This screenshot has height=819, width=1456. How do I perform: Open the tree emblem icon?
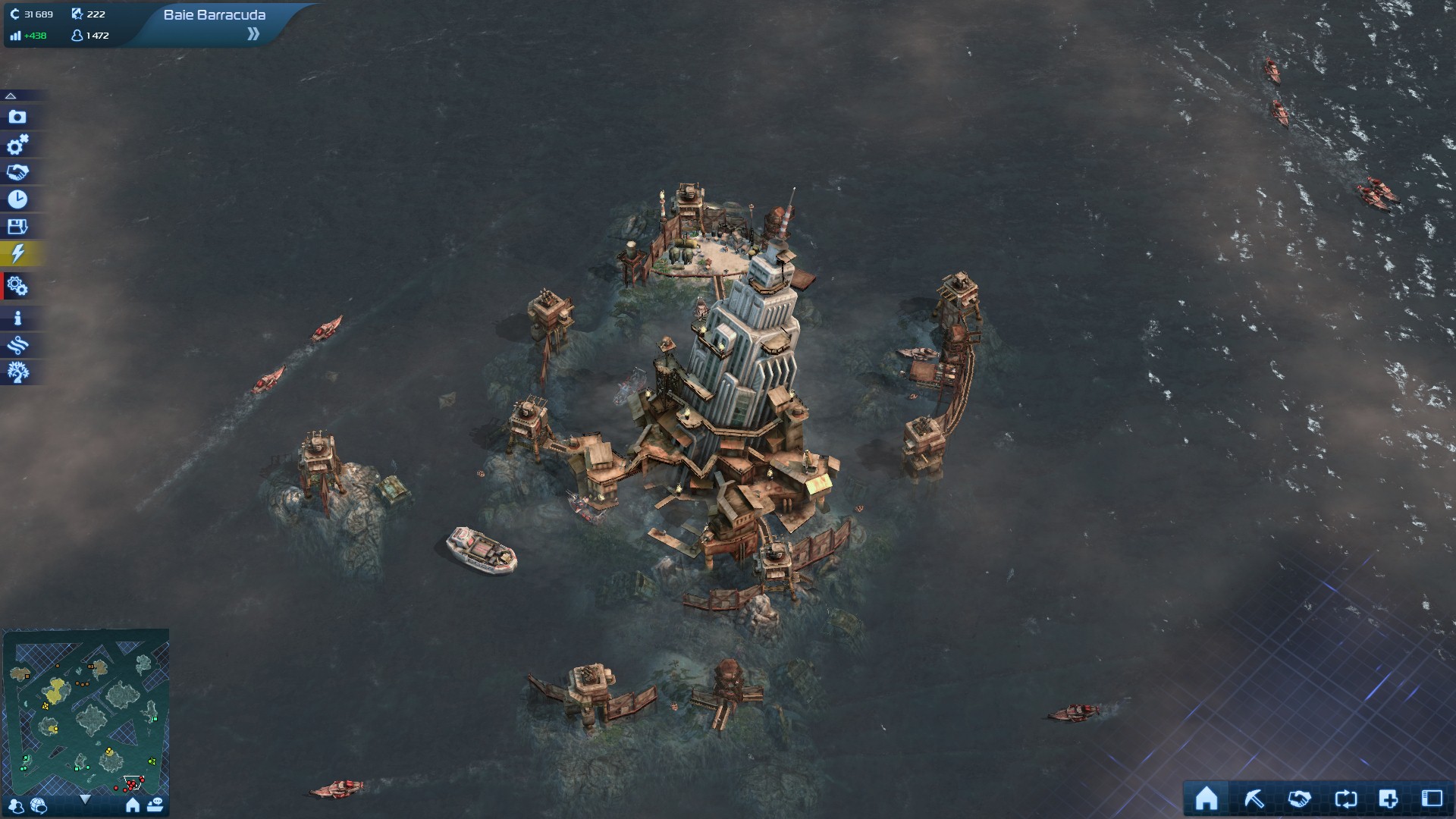coord(17,372)
